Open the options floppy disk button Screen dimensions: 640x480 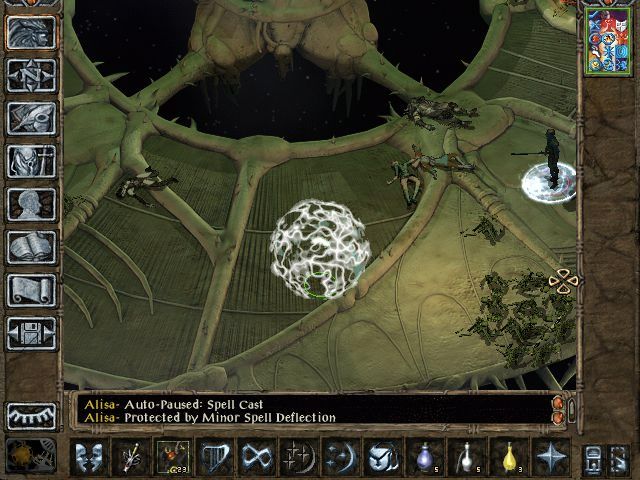point(31,333)
